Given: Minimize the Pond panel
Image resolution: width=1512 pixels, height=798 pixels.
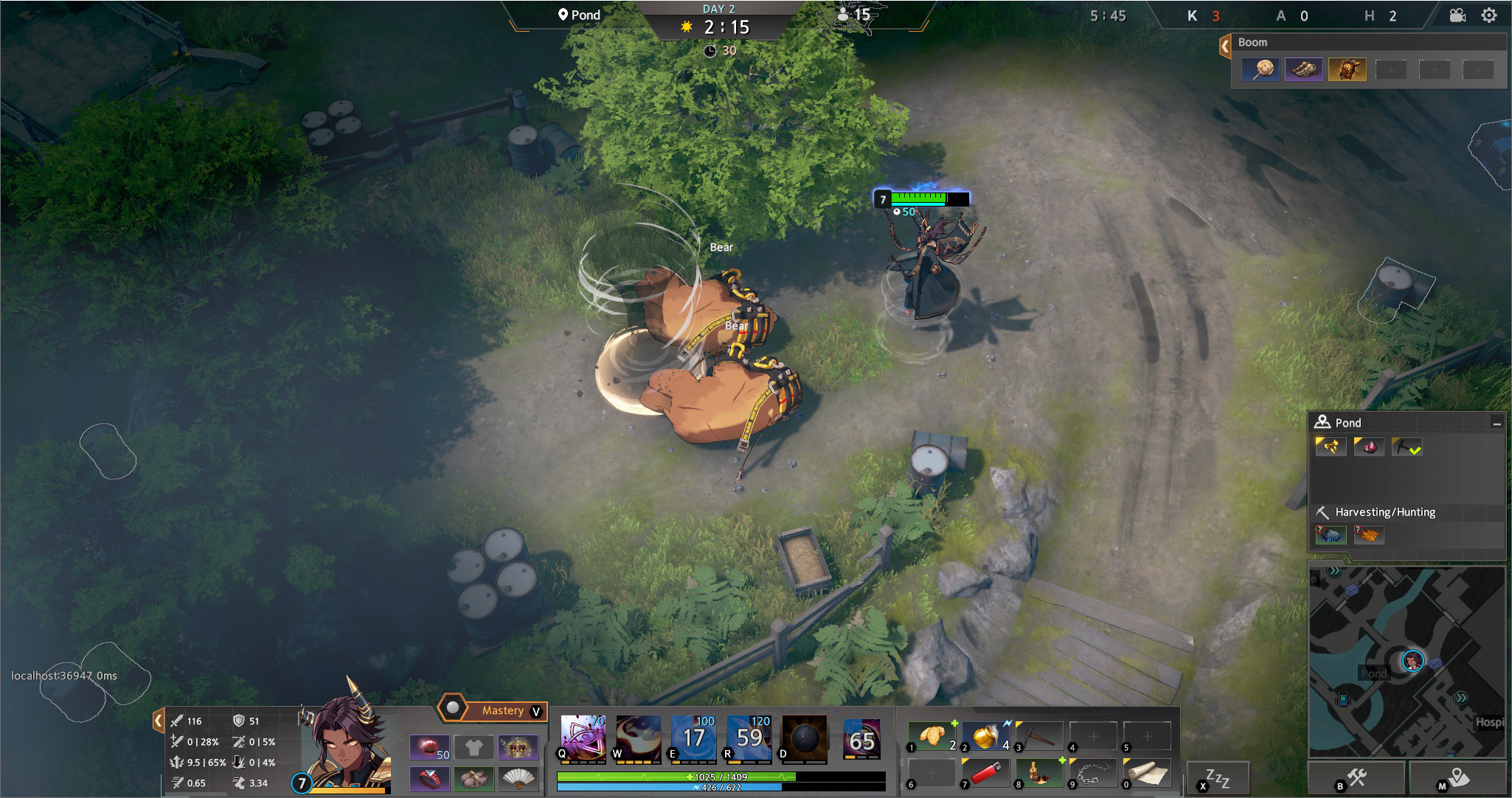Looking at the screenshot, I should point(1498,423).
